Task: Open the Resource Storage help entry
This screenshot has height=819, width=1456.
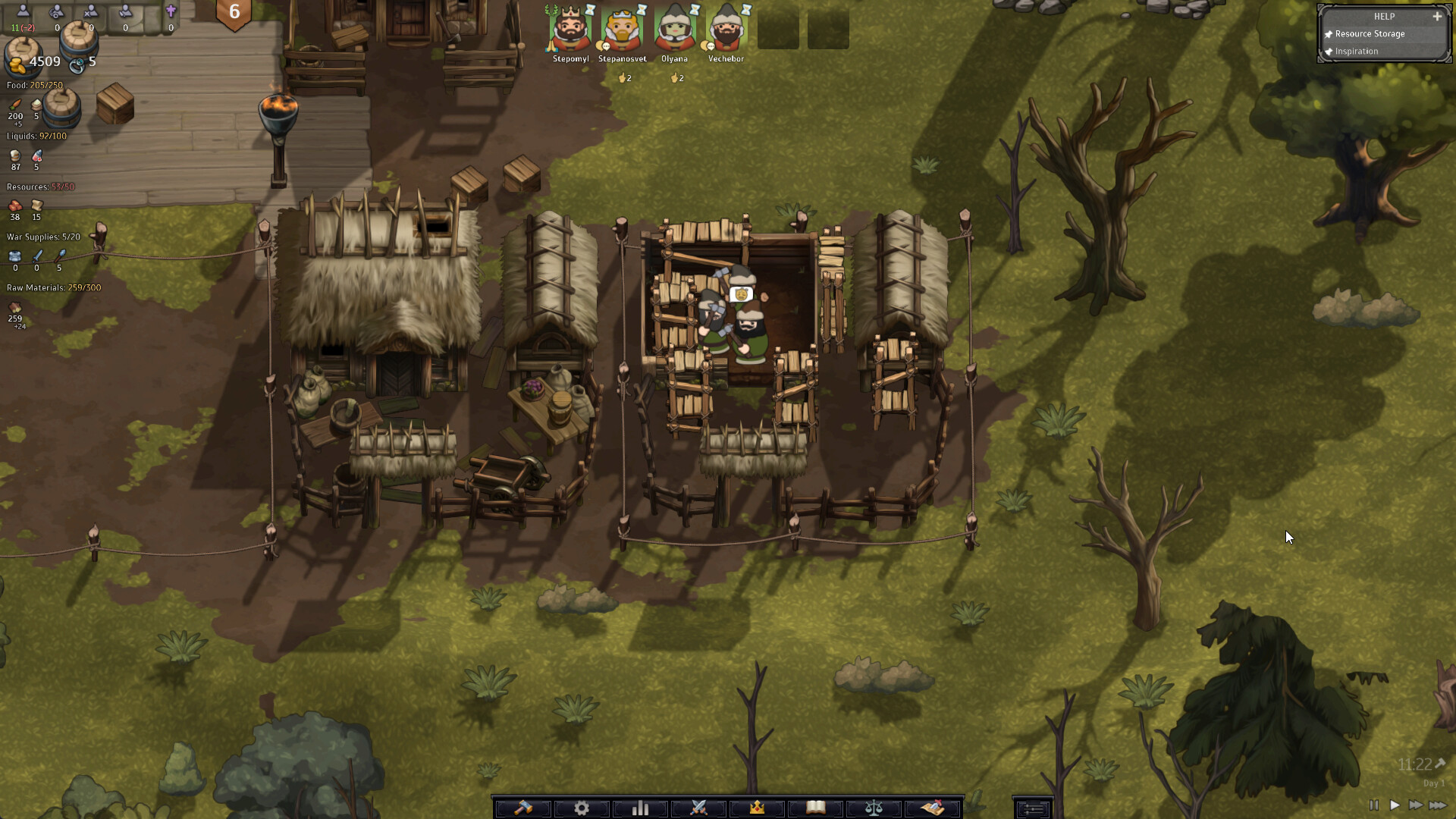Action: click(x=1370, y=34)
